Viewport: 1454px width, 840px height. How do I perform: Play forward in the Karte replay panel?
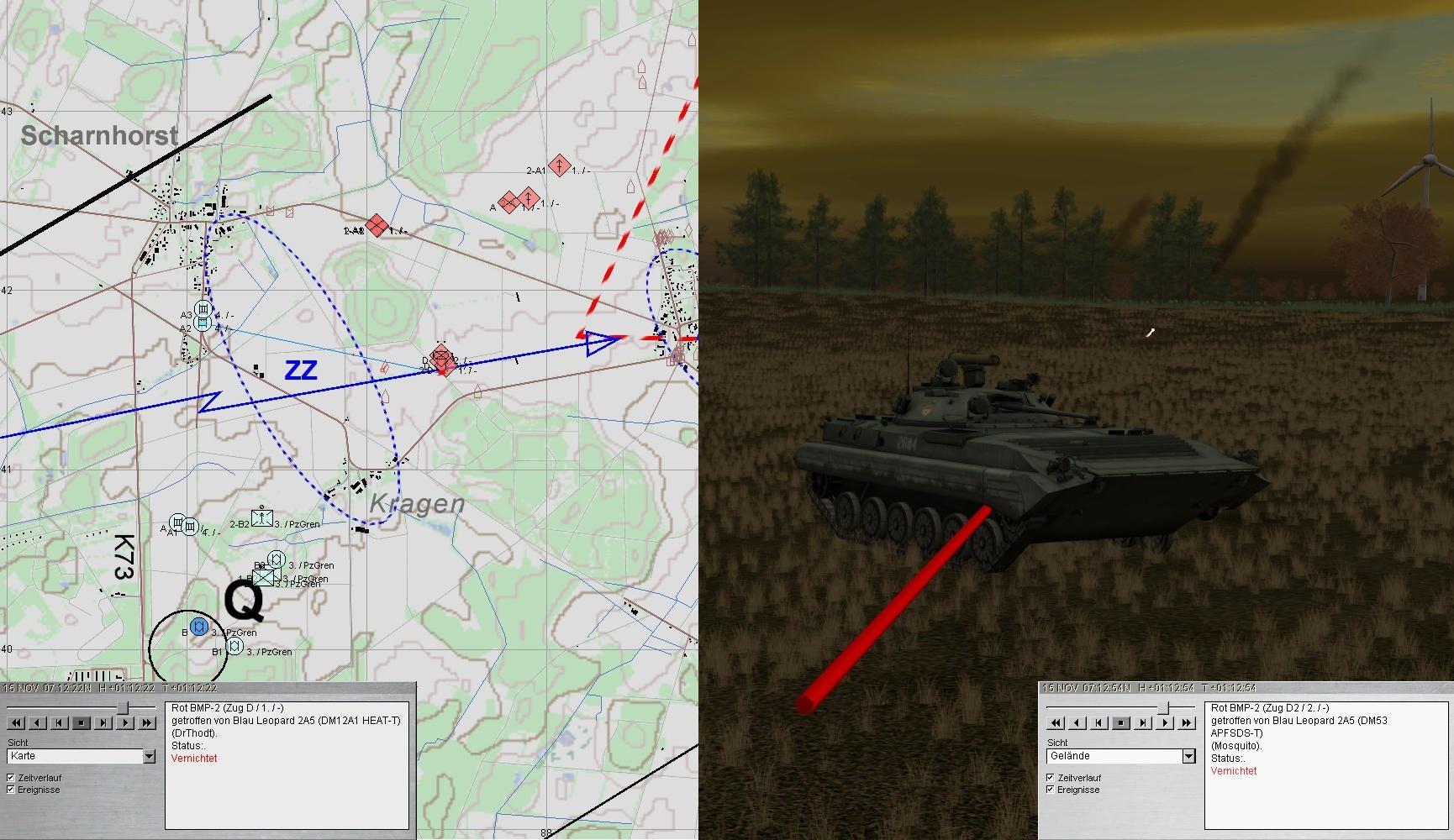click(125, 722)
